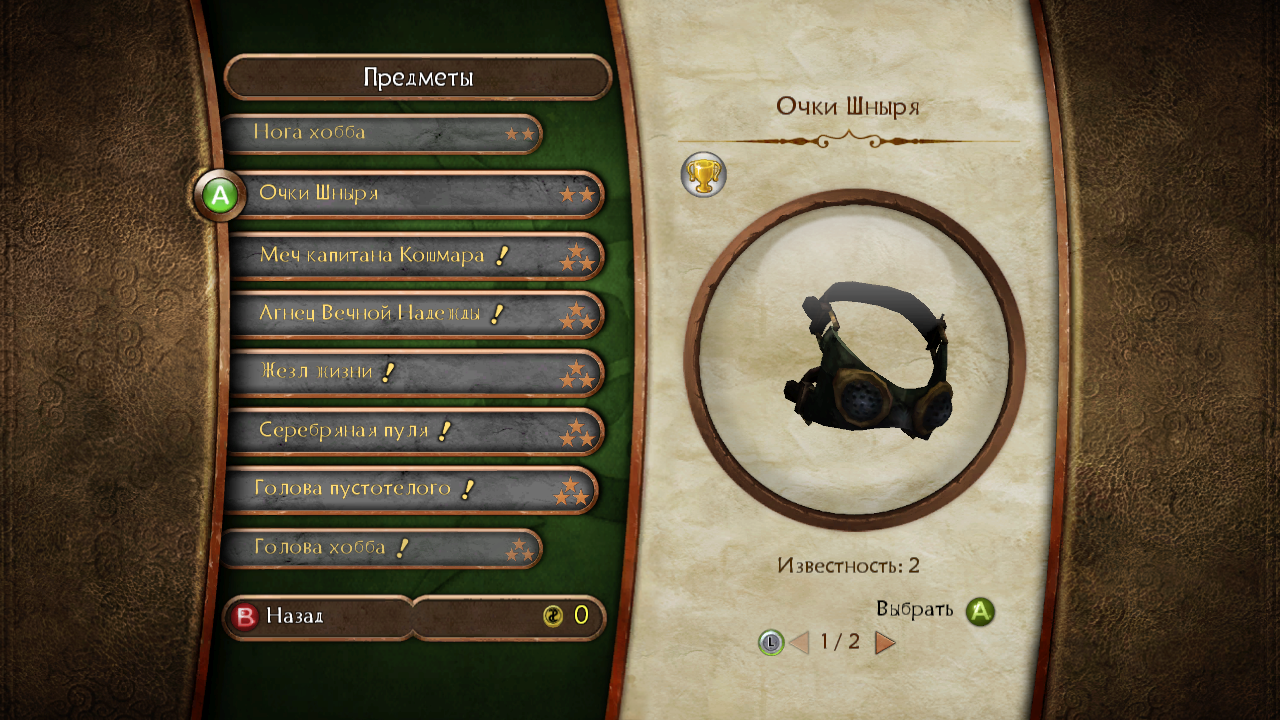Select Меч капитана Кошмара from the list
This screenshot has height=720, width=1280.
(415, 256)
